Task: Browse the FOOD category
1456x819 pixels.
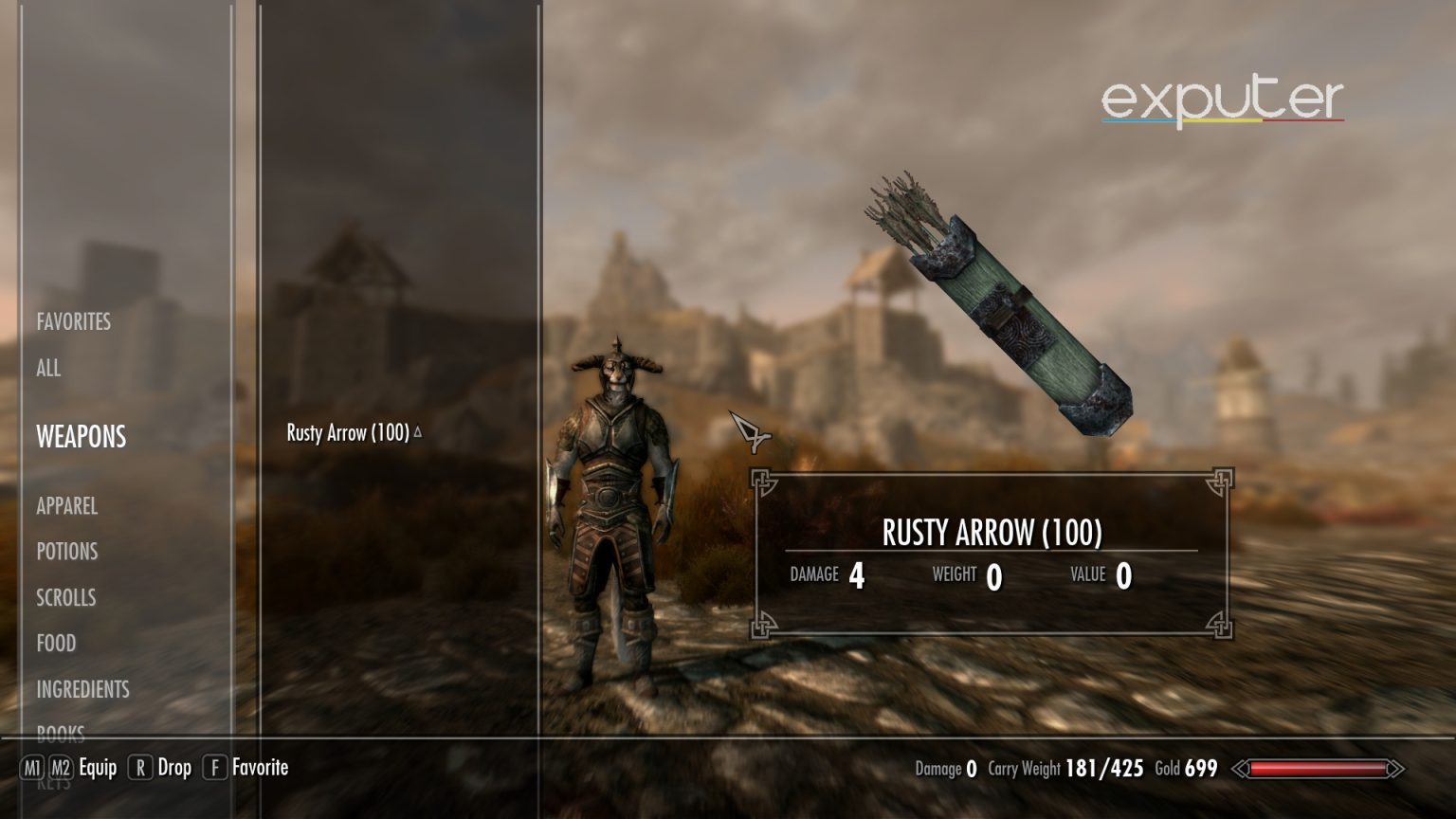Action: pos(56,644)
